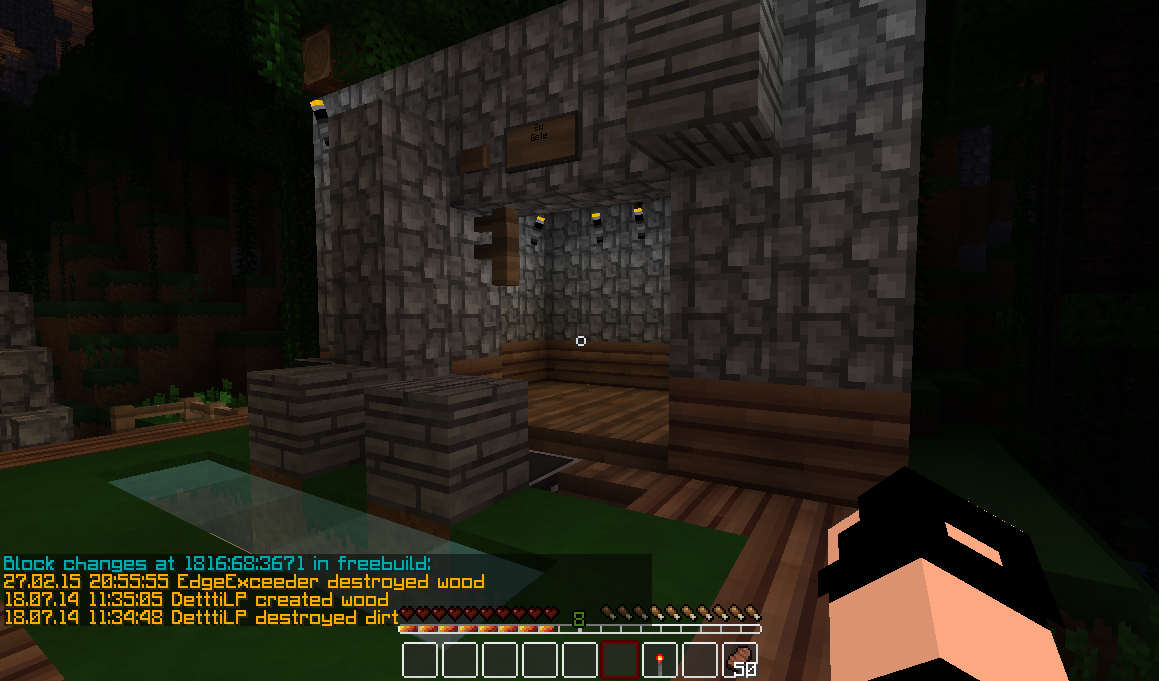Select the redstone torch hotbar slot

660,660
